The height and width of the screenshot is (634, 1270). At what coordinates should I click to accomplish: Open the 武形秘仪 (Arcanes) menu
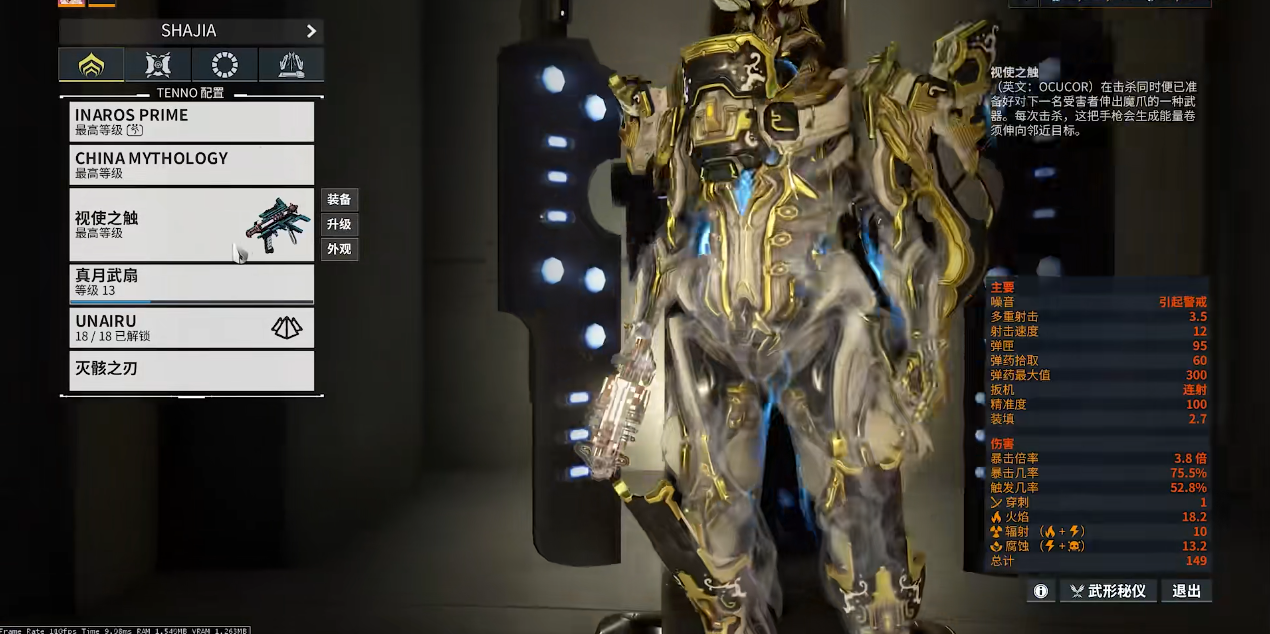[1108, 591]
